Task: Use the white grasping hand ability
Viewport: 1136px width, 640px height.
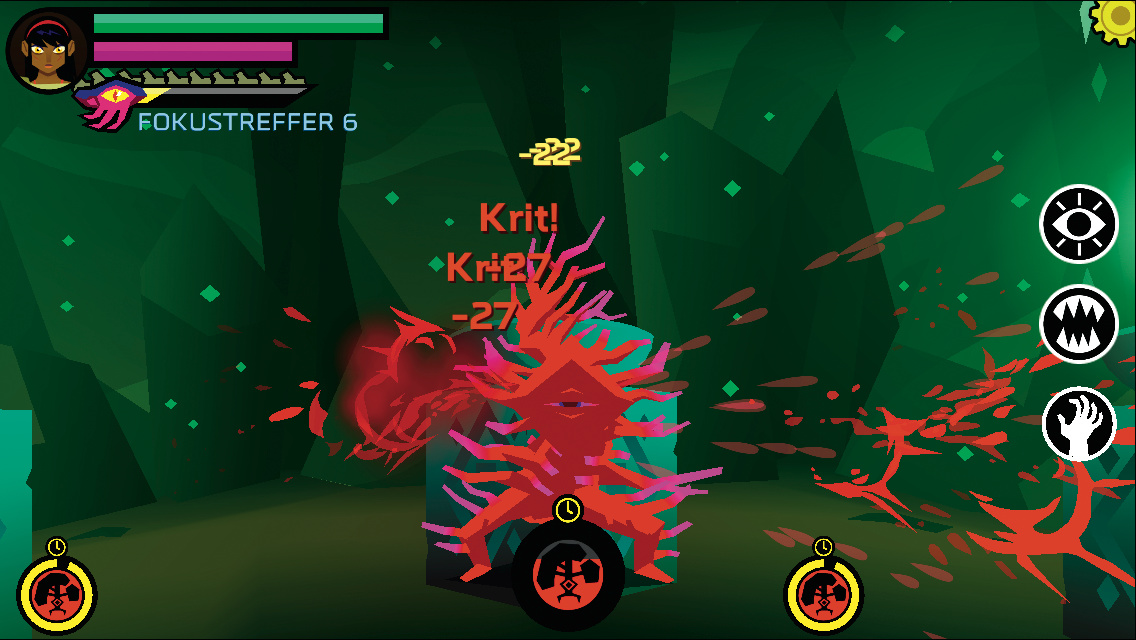Action: click(1079, 424)
